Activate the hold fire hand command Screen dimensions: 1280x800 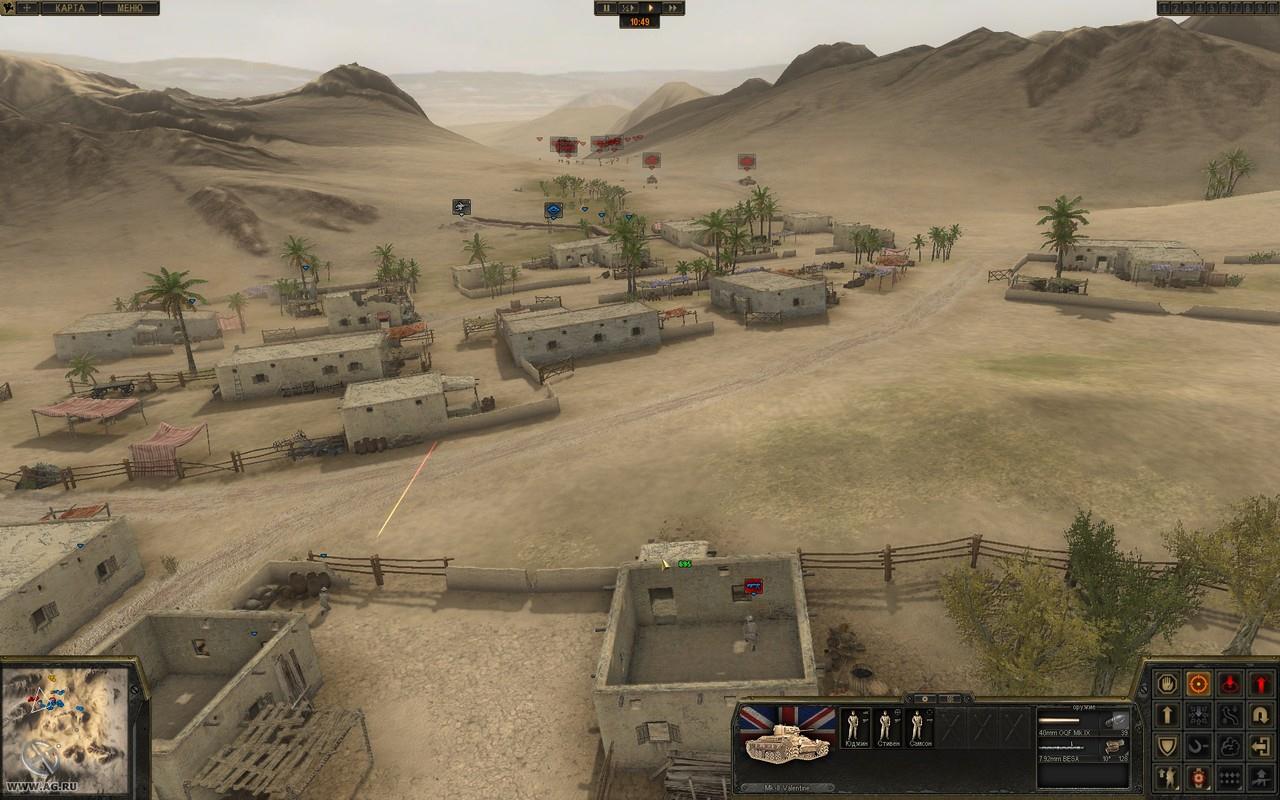tap(1166, 683)
